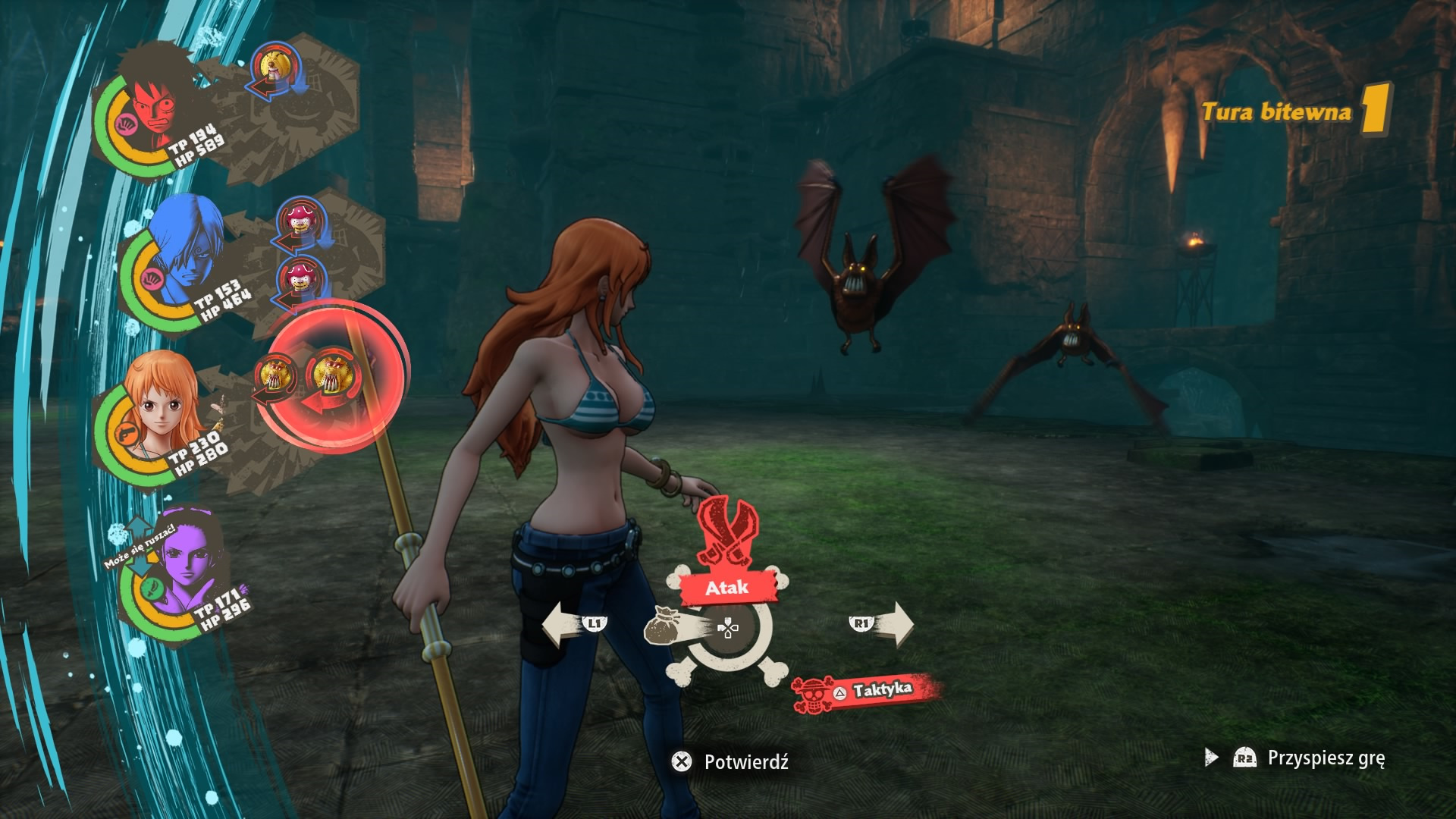
Task: Click the enemy icon beside Luffy
Action: [273, 70]
